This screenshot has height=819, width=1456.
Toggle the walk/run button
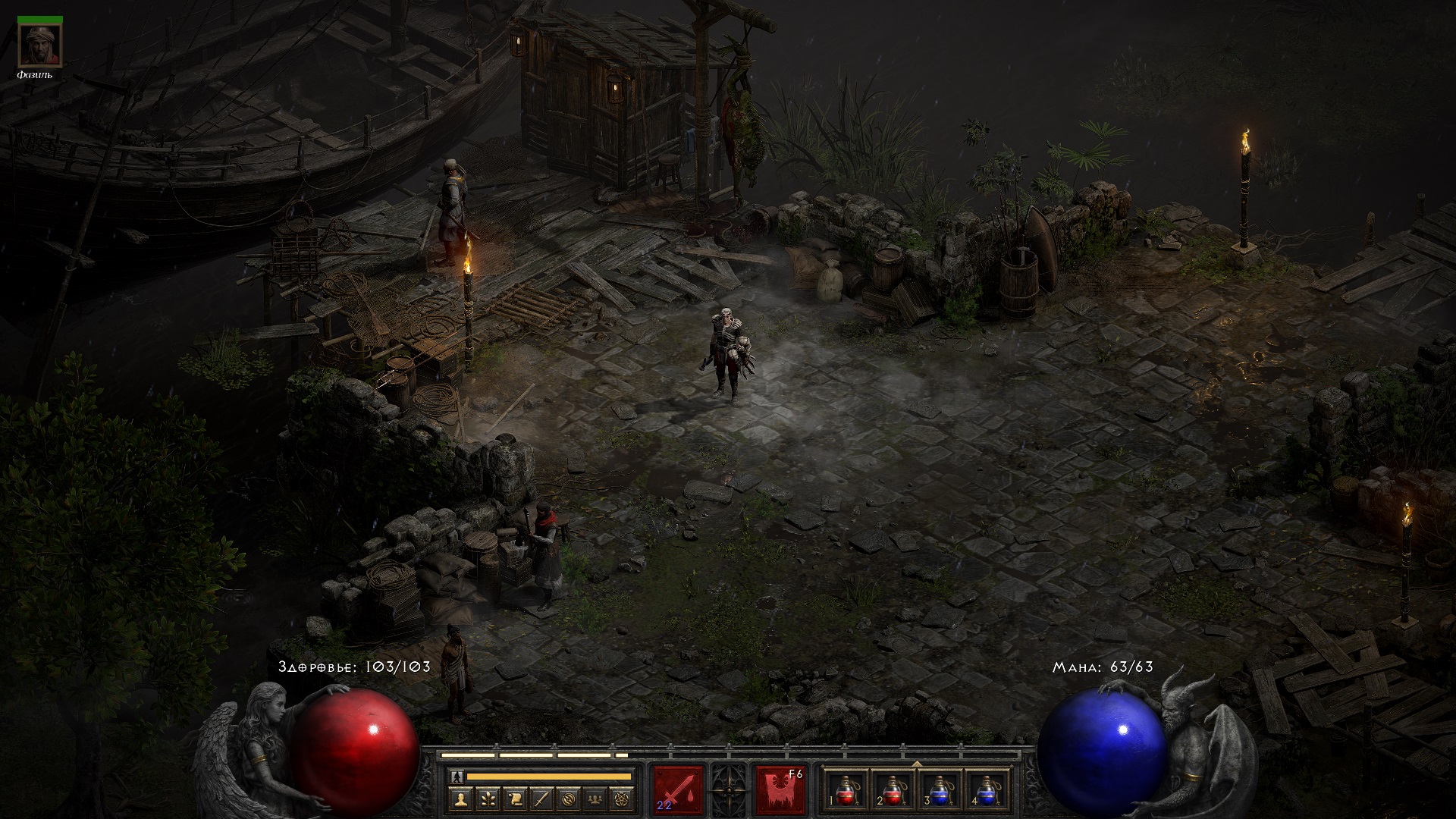tap(457, 777)
